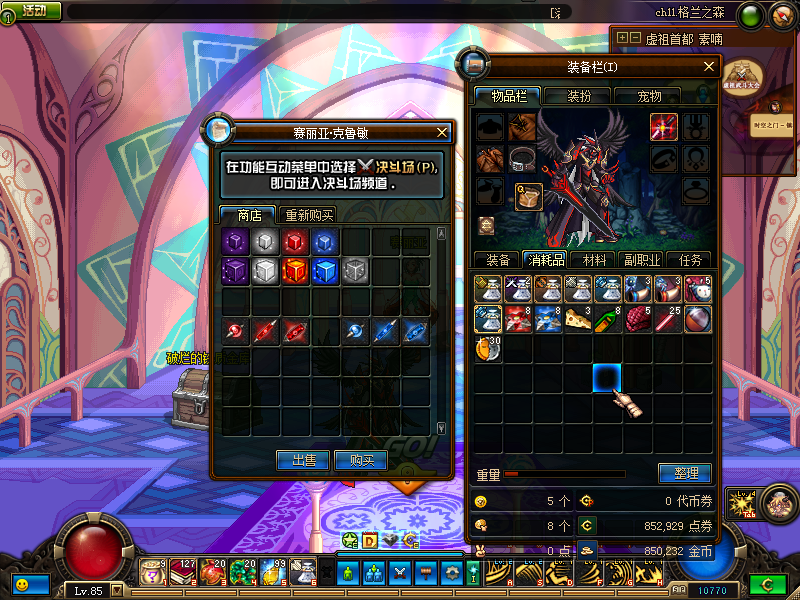The width and height of the screenshot is (800, 600).
Task: Click the belt equipment slot
Action: pyautogui.click(x=520, y=159)
